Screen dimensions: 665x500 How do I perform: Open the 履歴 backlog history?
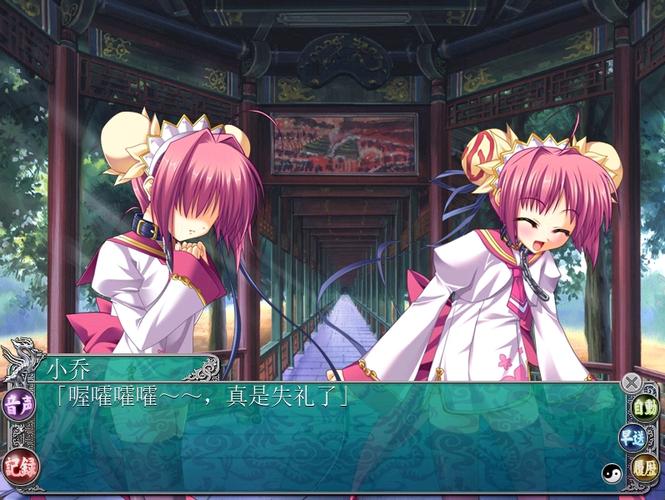coord(645,466)
